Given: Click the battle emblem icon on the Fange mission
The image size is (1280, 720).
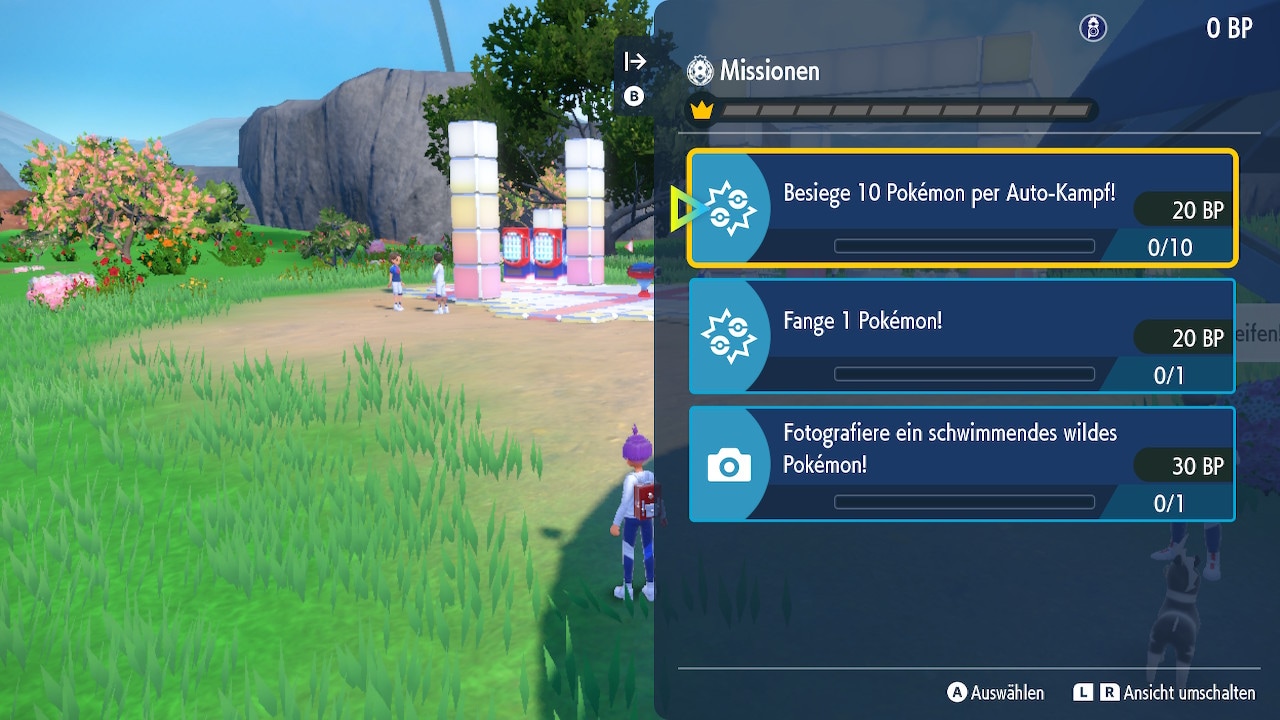Looking at the screenshot, I should click(x=728, y=336).
